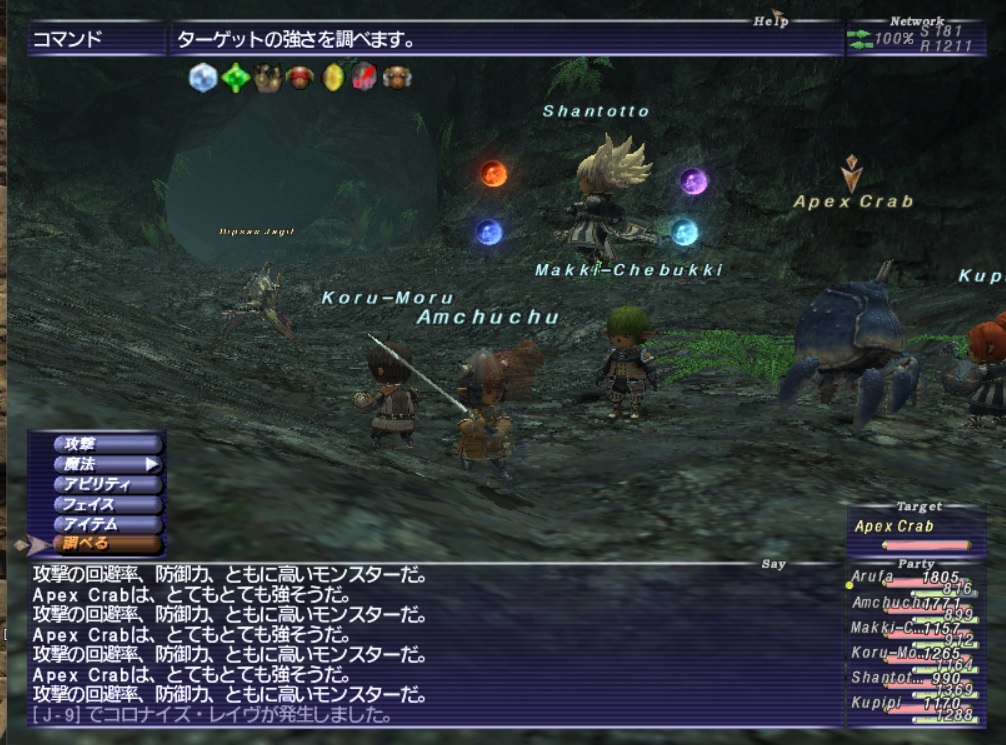Open the 魔法 (Magic) submenu
This screenshot has height=745, width=1006.
tap(105, 464)
